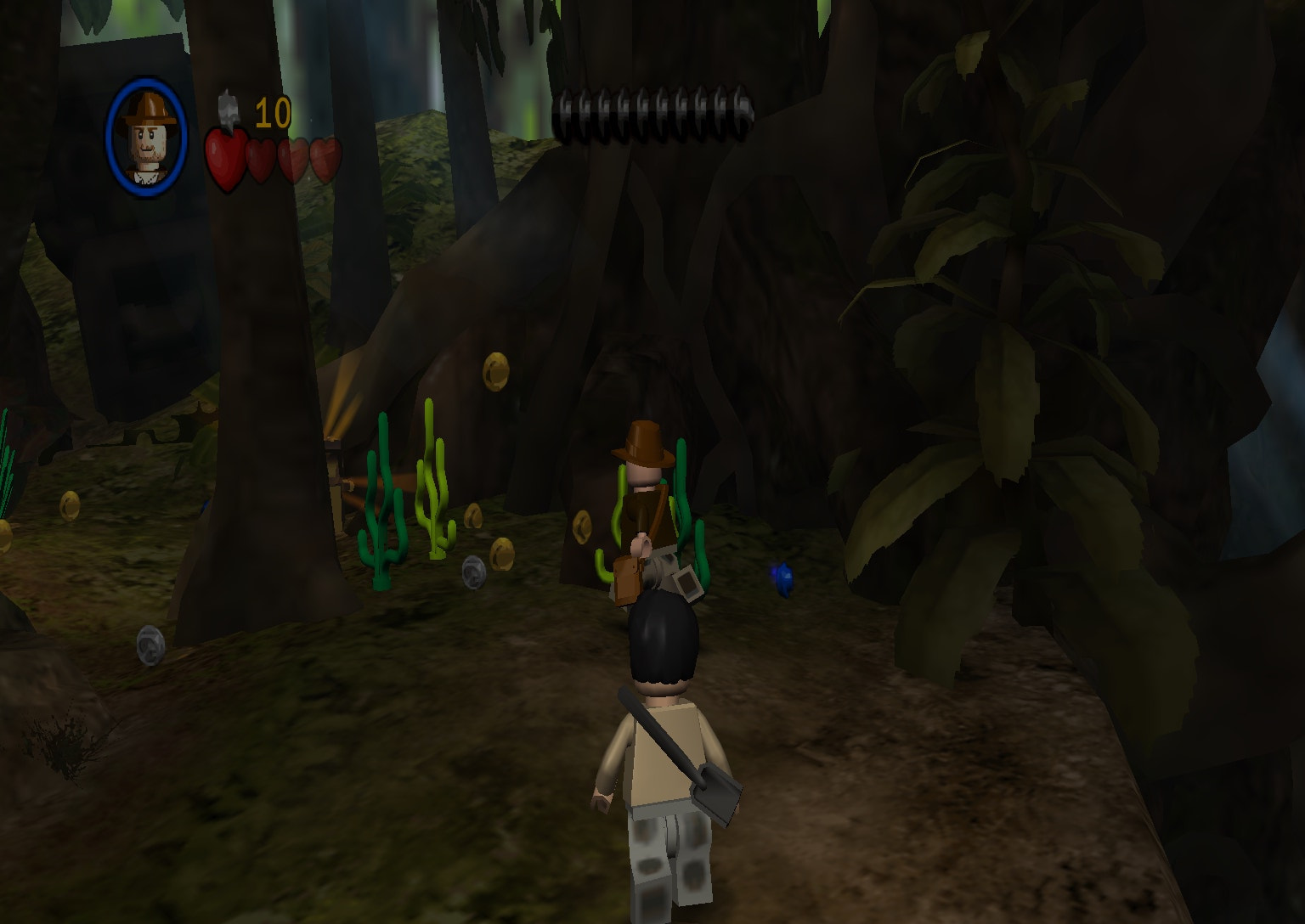Click the row of spiked blades overhead
1305x924 pixels.
tap(654, 109)
